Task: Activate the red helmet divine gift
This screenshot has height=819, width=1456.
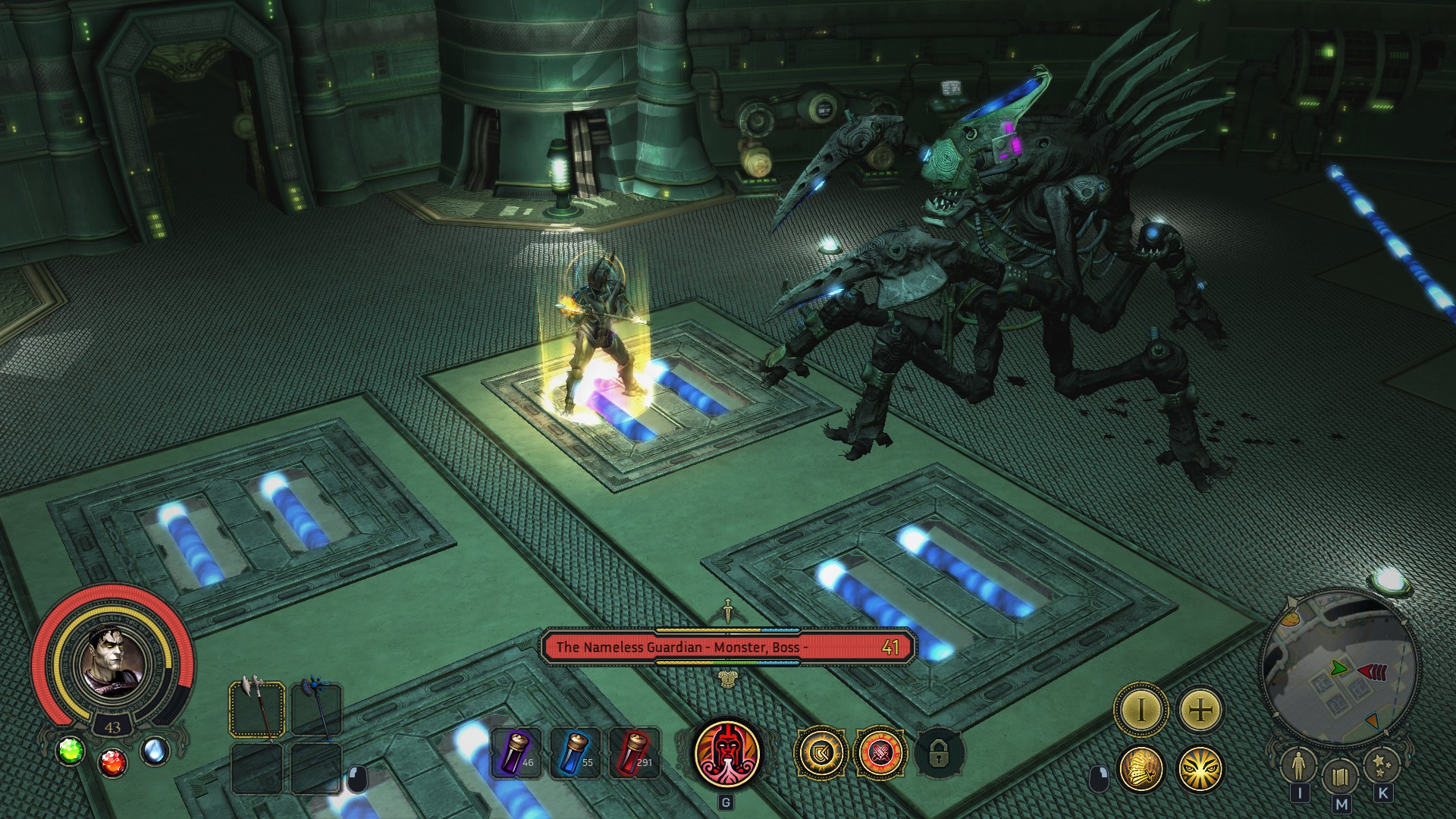Action: click(726, 753)
